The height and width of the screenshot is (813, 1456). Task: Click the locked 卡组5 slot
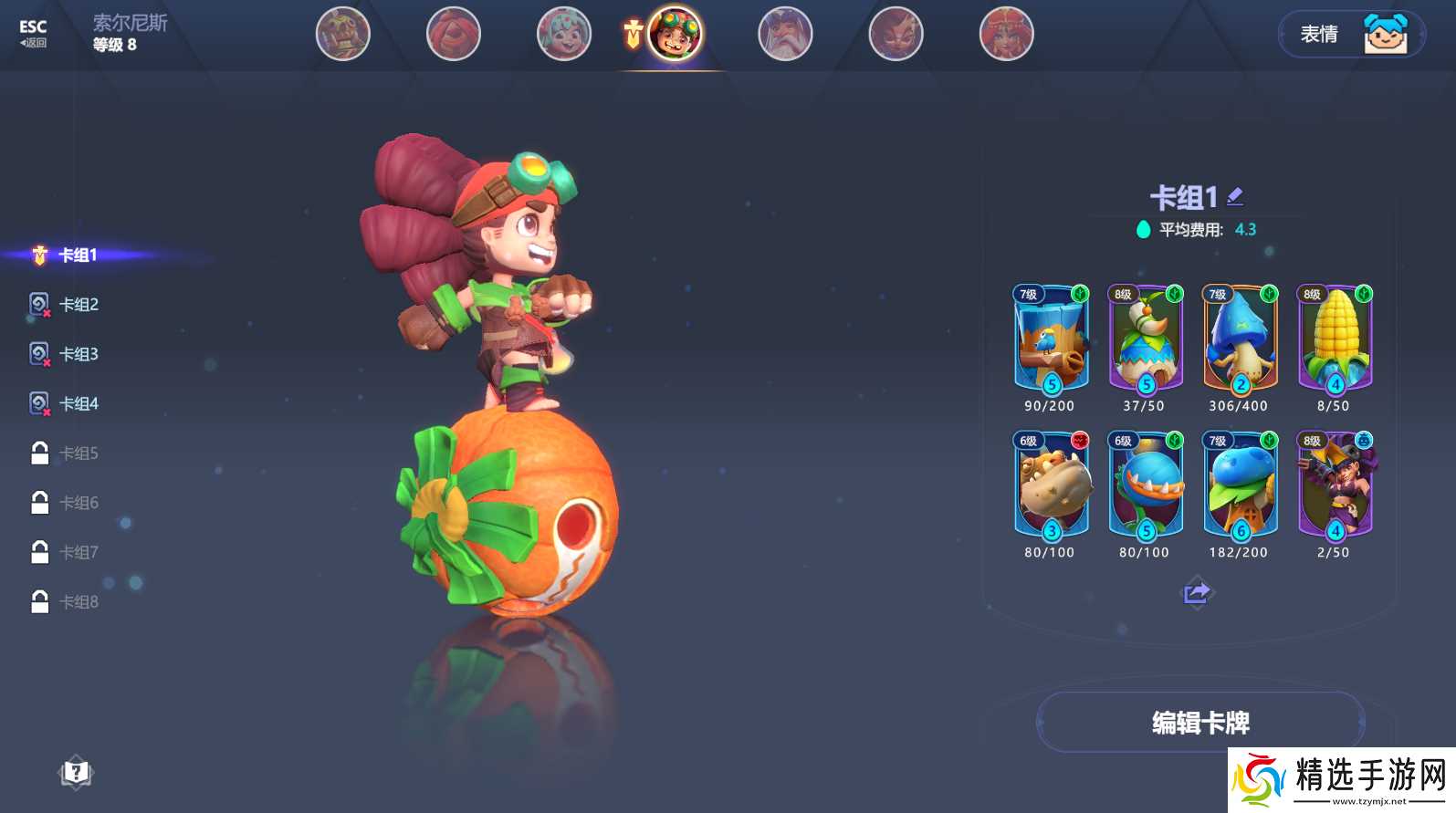coord(79,453)
